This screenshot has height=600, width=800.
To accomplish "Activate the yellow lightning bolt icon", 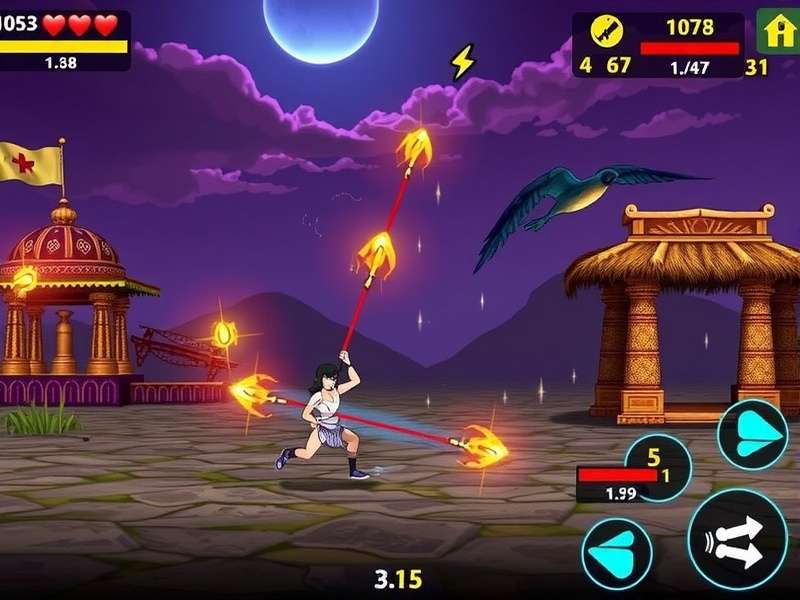I will click(x=461, y=63).
